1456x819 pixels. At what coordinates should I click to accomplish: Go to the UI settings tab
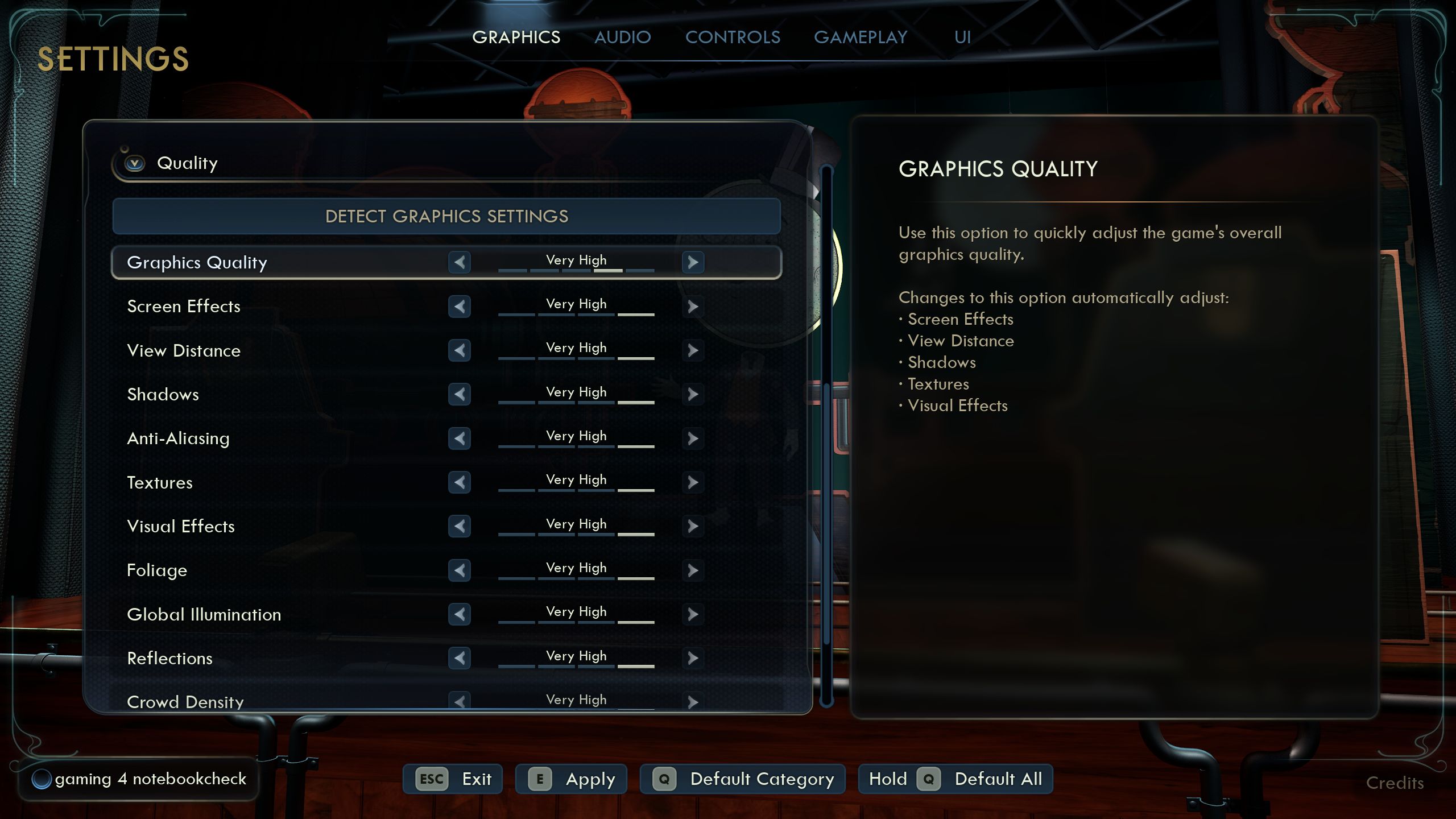click(x=962, y=38)
